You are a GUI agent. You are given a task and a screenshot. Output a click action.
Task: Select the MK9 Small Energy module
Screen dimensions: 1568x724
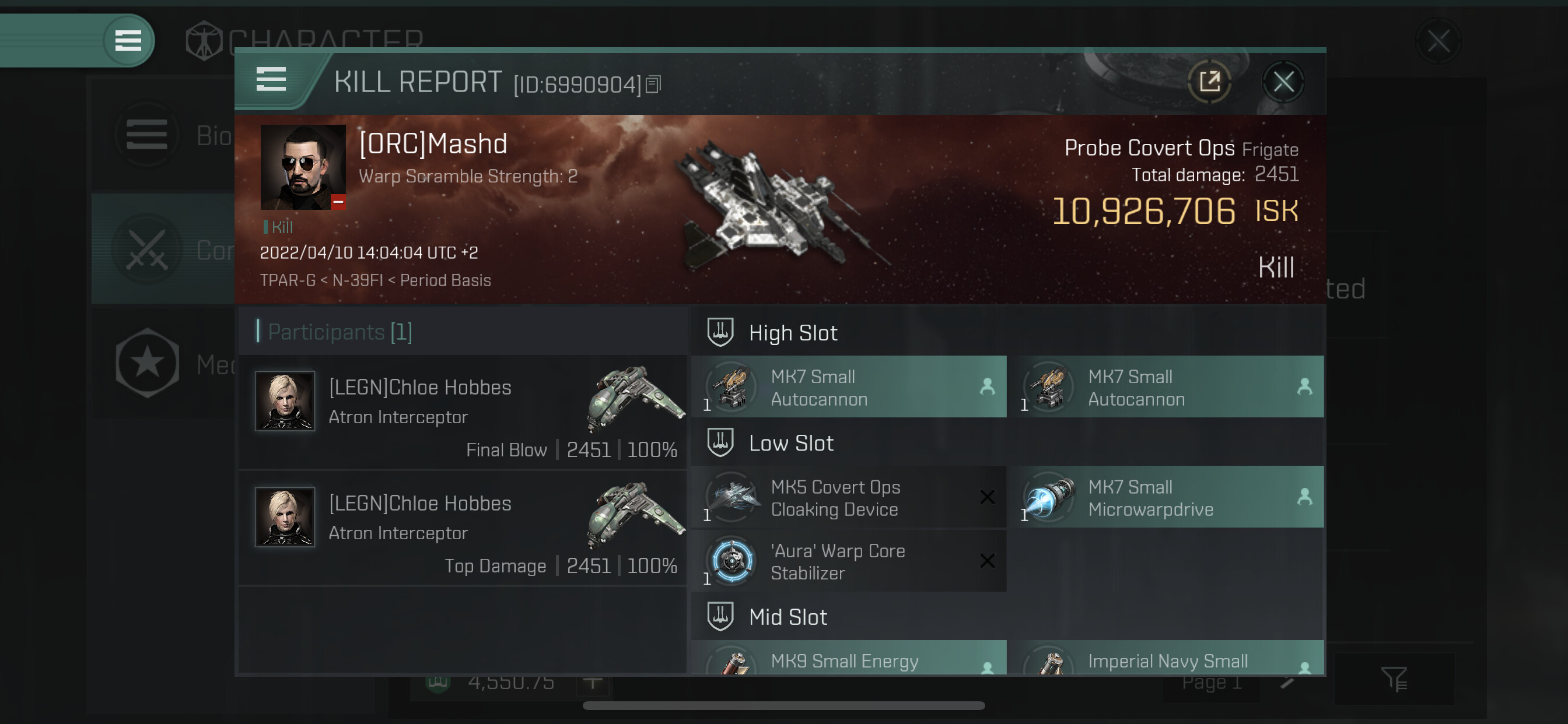click(x=849, y=659)
